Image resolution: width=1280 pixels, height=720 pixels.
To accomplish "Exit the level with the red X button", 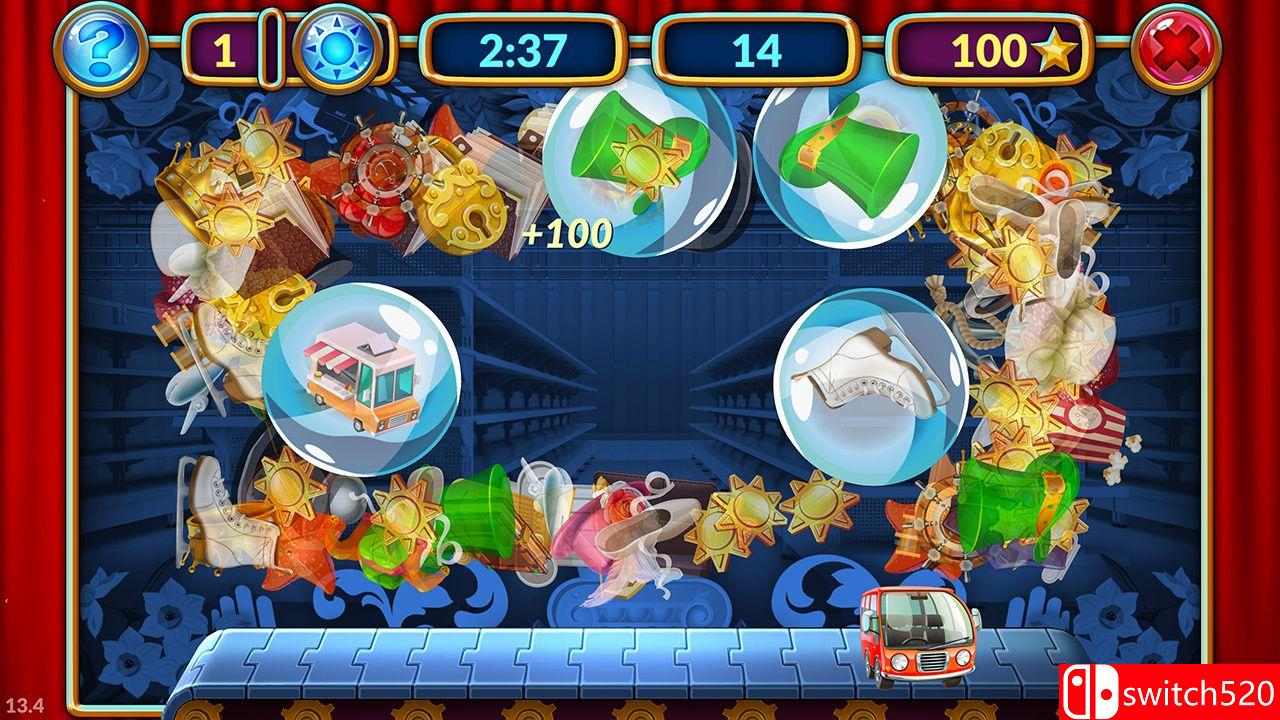I will [1176, 48].
